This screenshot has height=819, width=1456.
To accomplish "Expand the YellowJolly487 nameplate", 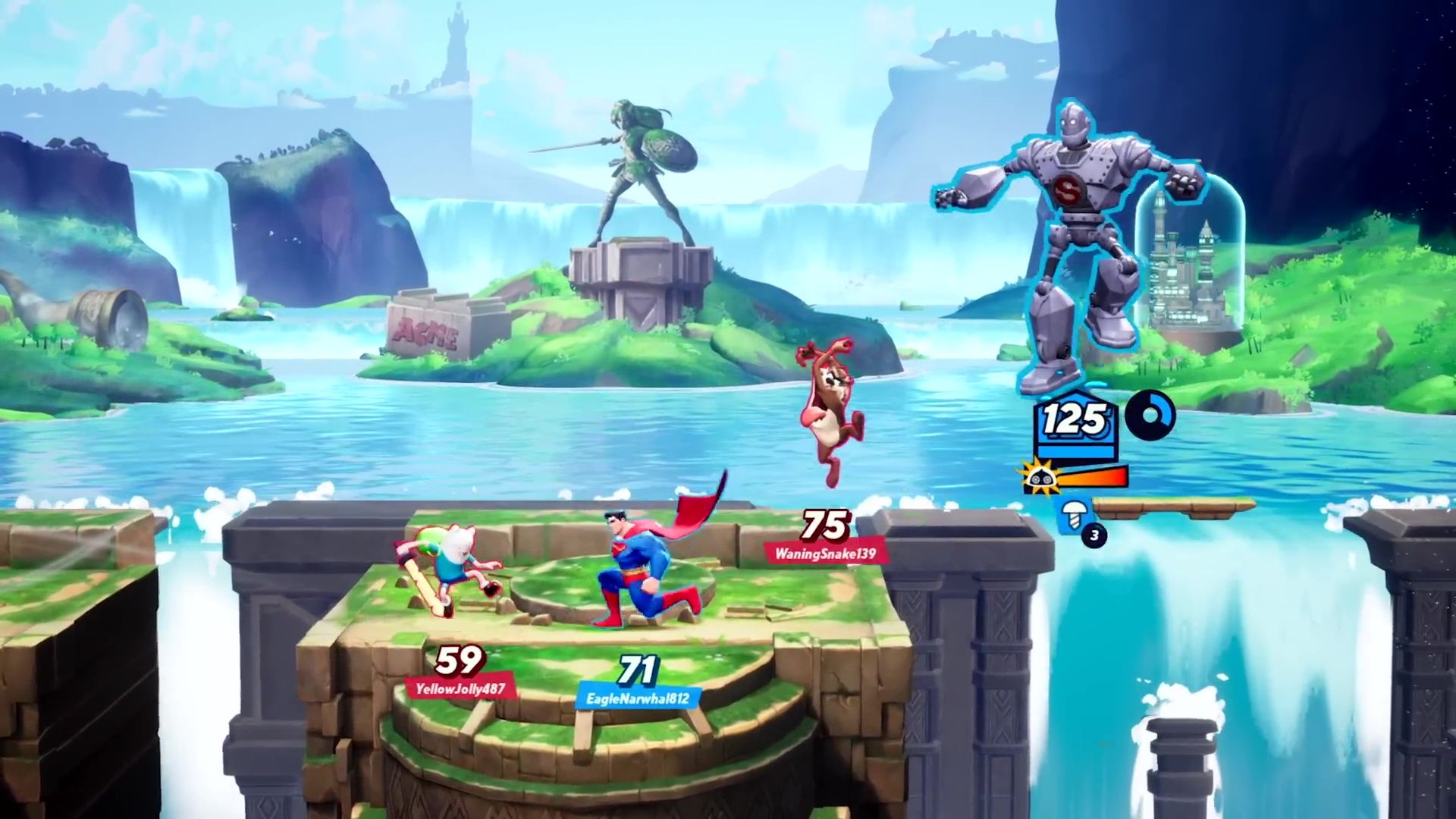I will pos(461,689).
